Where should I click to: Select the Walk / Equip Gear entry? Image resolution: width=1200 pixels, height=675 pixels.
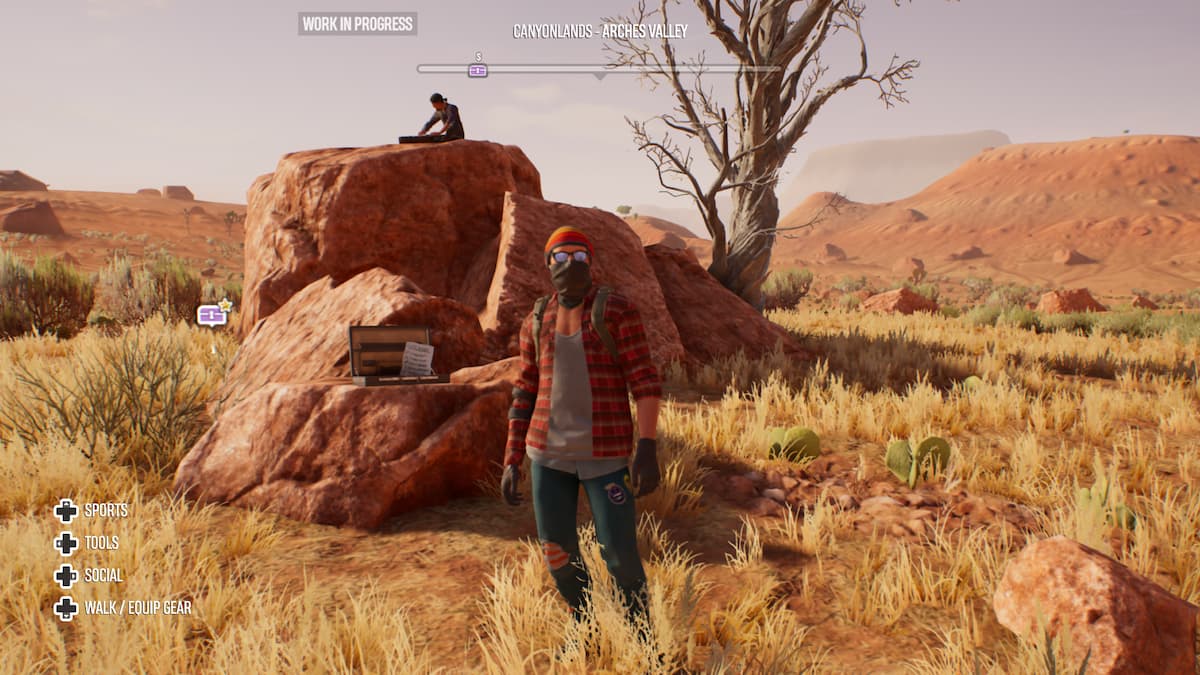point(122,608)
